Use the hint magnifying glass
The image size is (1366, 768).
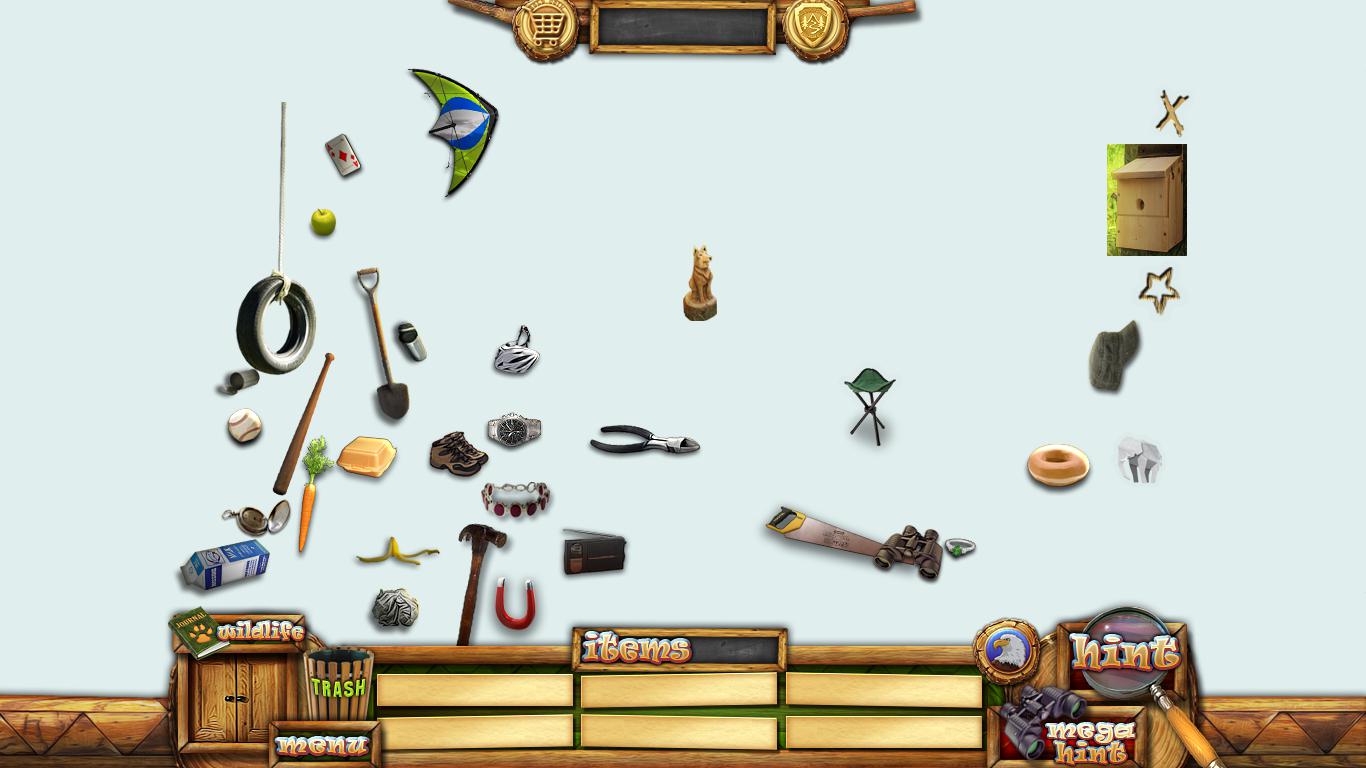(1125, 654)
